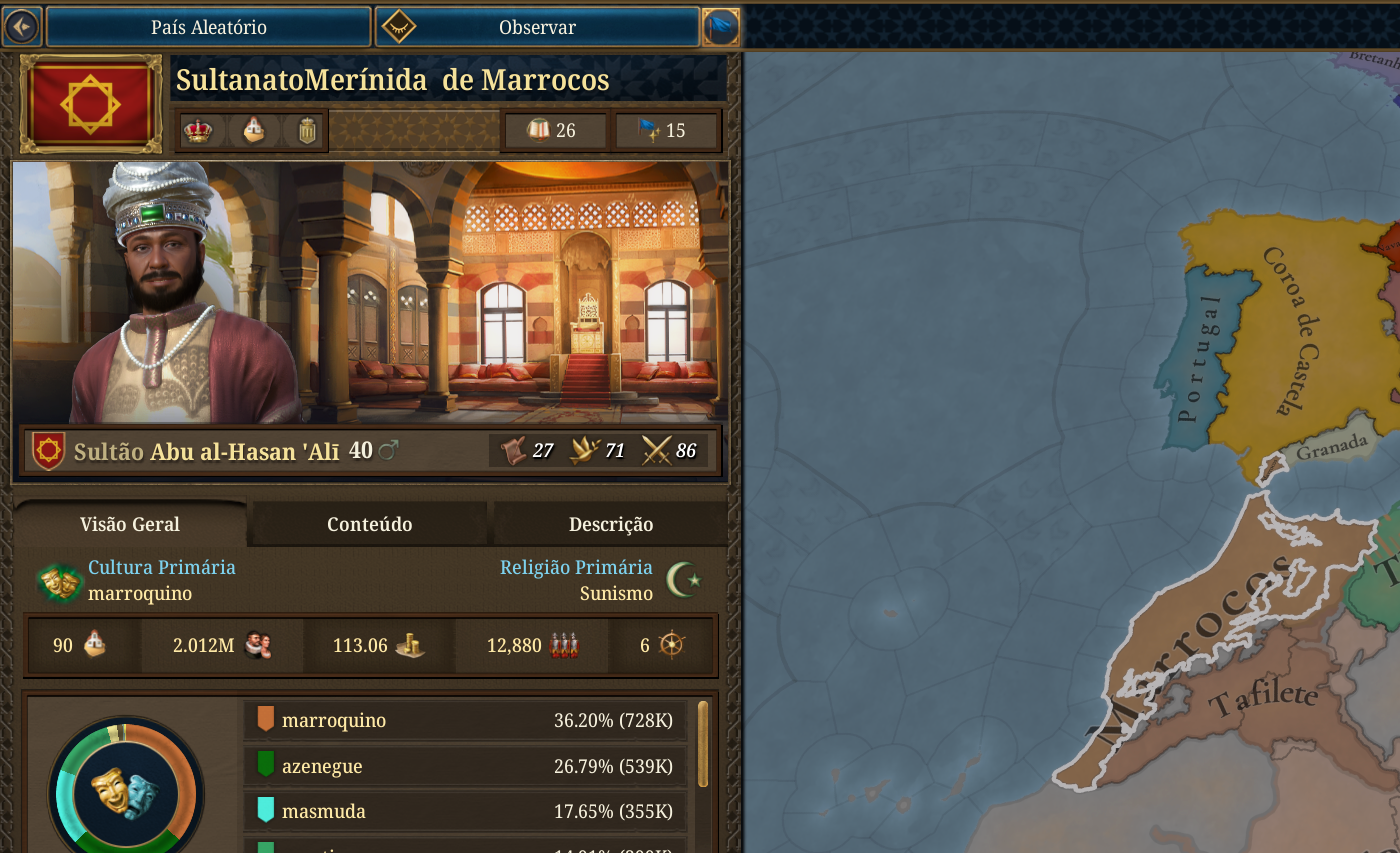
Task: Click the crown government icon under the country name
Action: coord(200,130)
